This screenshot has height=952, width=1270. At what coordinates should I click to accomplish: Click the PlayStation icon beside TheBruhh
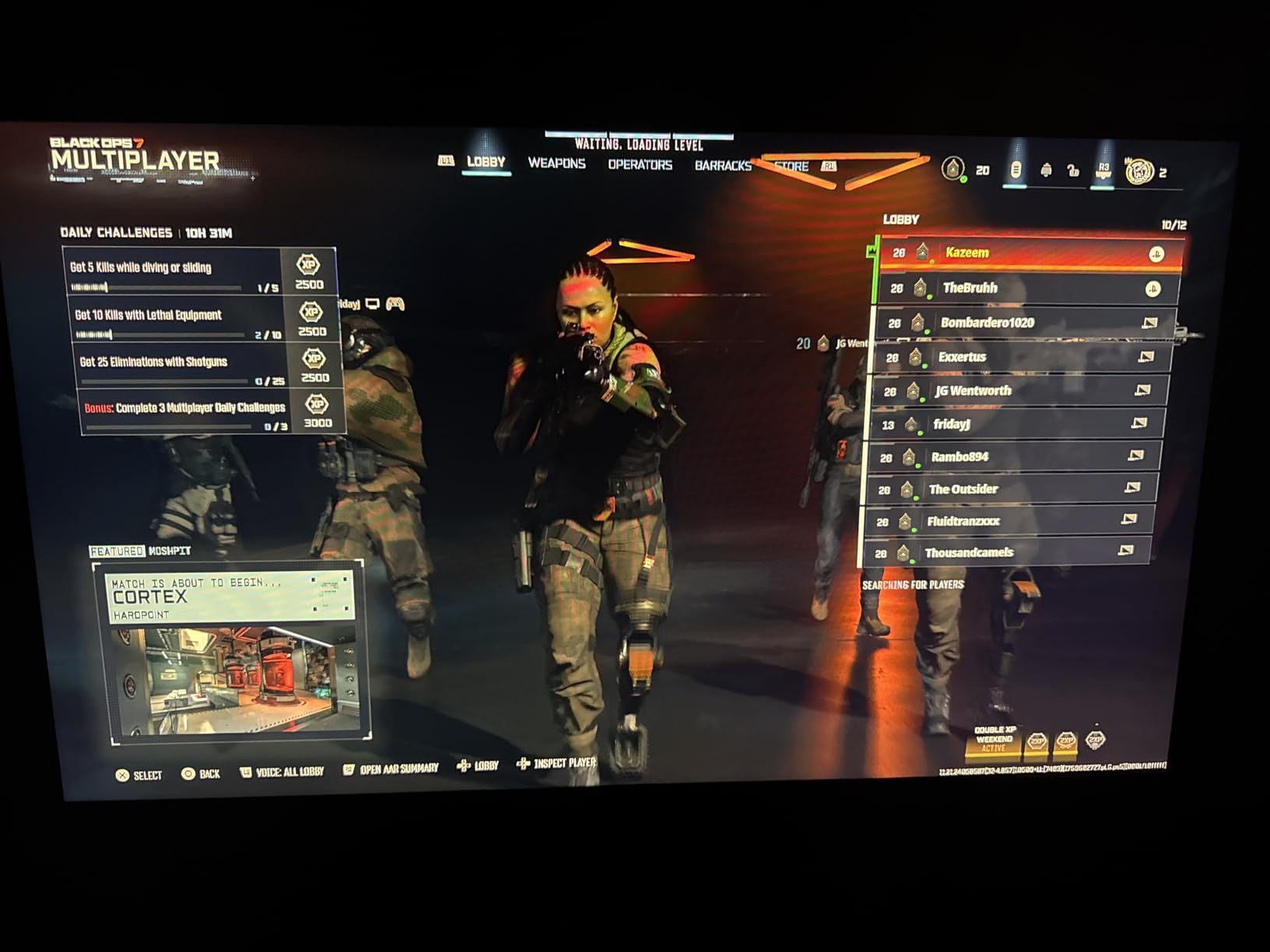click(1152, 287)
